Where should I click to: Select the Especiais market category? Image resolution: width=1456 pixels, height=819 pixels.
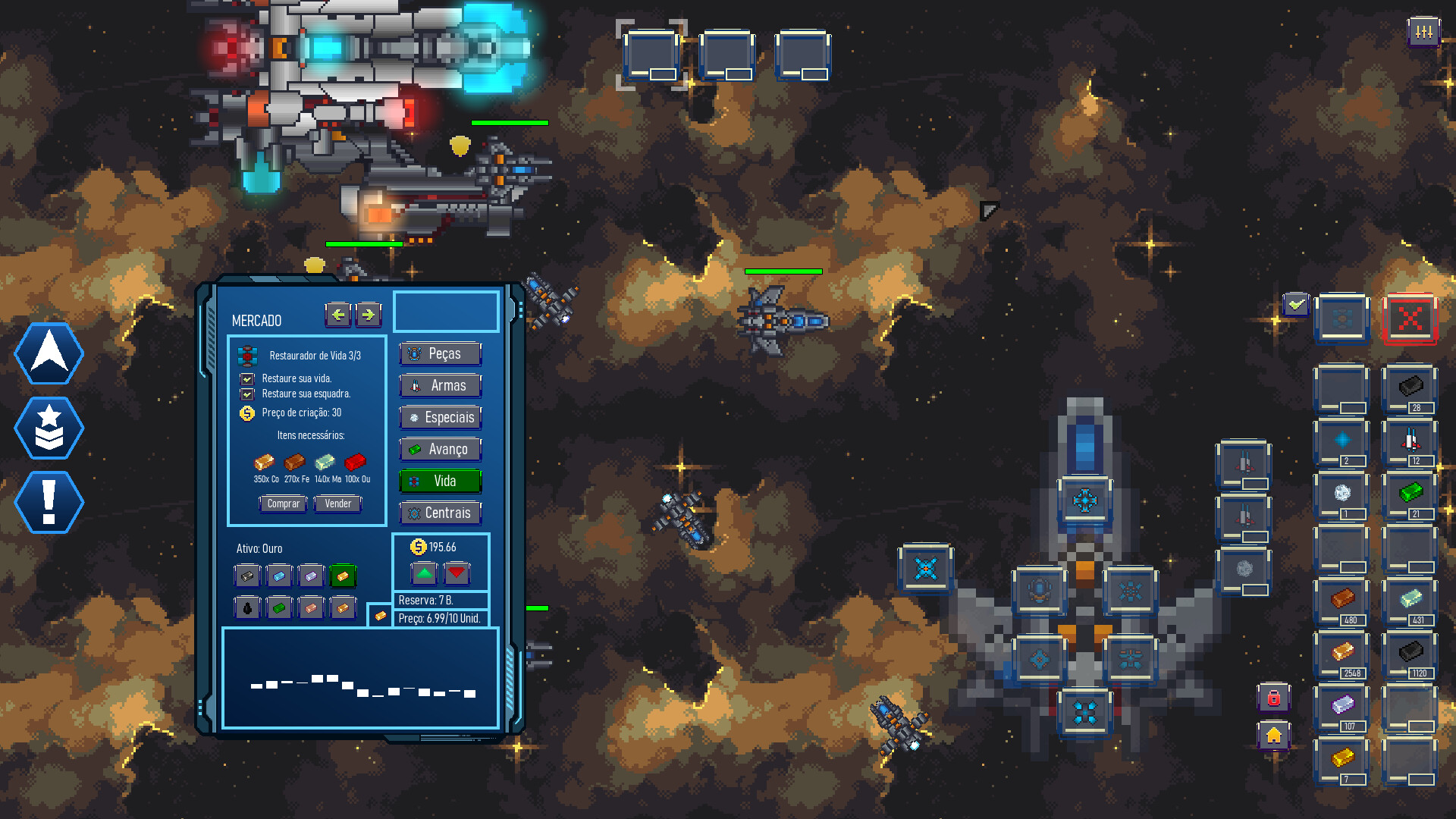point(440,418)
